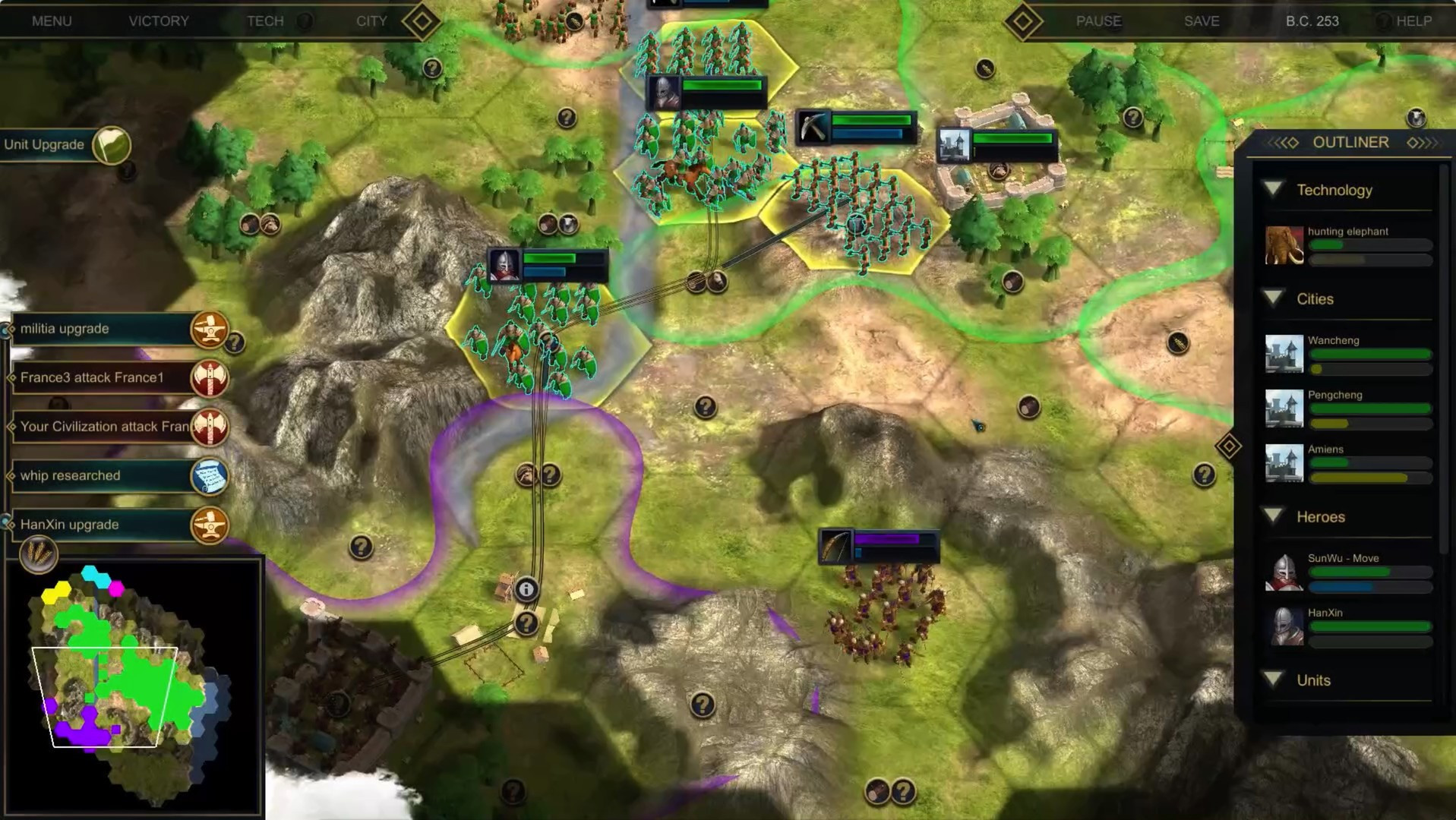Select hunting elephant research in the Outliner
Image resolution: width=1456 pixels, height=820 pixels.
click(x=1348, y=244)
